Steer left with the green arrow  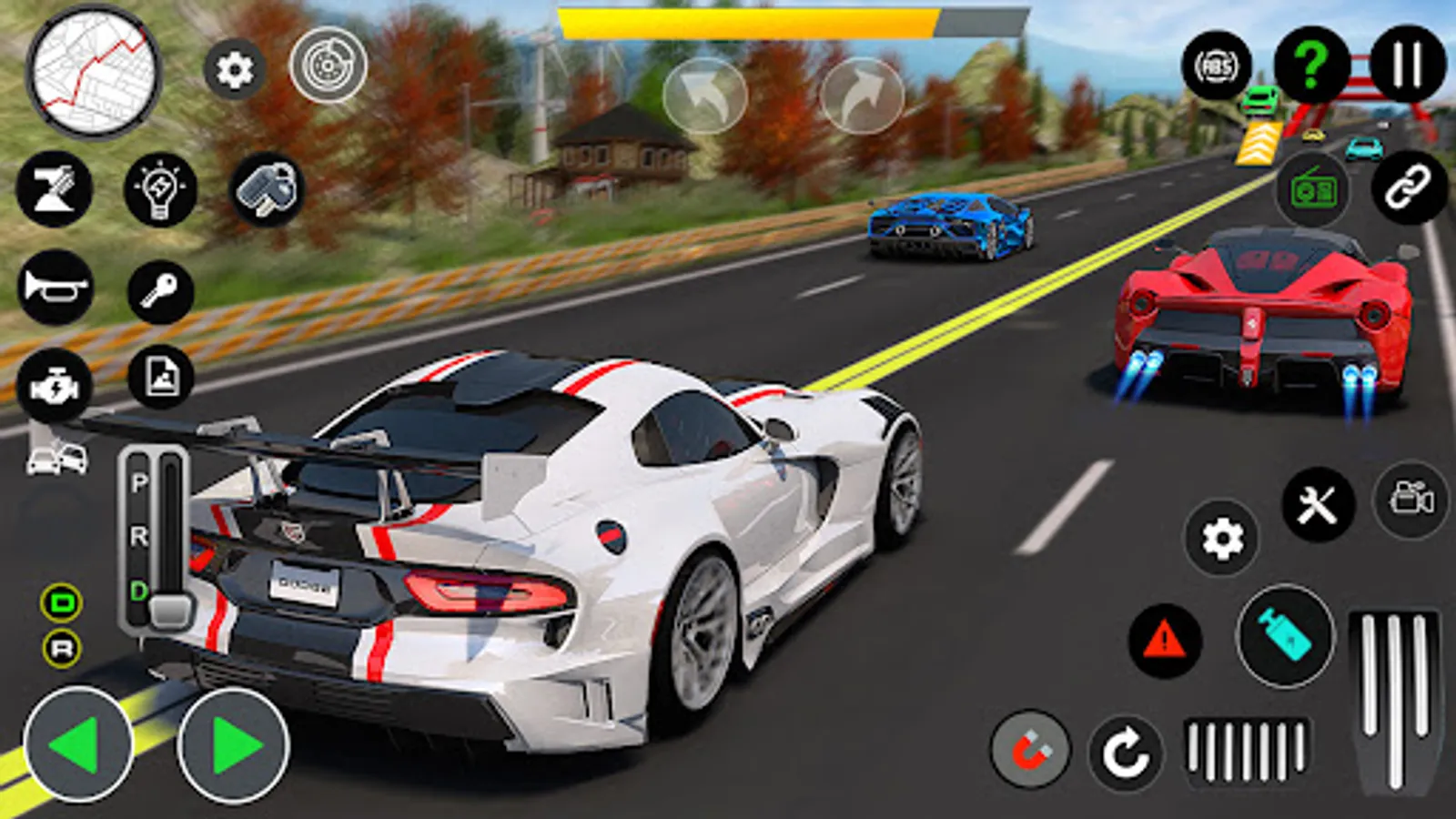[x=78, y=745]
